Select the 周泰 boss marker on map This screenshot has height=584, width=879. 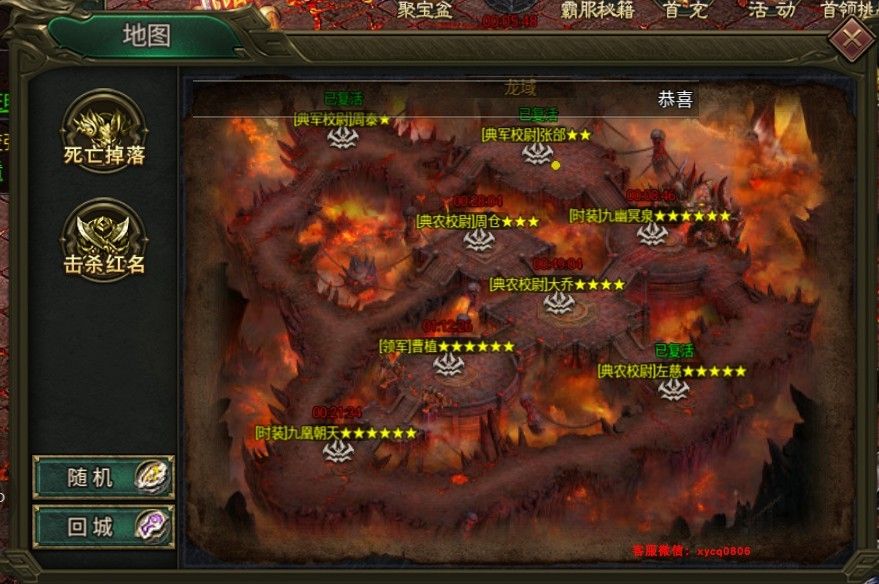tap(344, 138)
